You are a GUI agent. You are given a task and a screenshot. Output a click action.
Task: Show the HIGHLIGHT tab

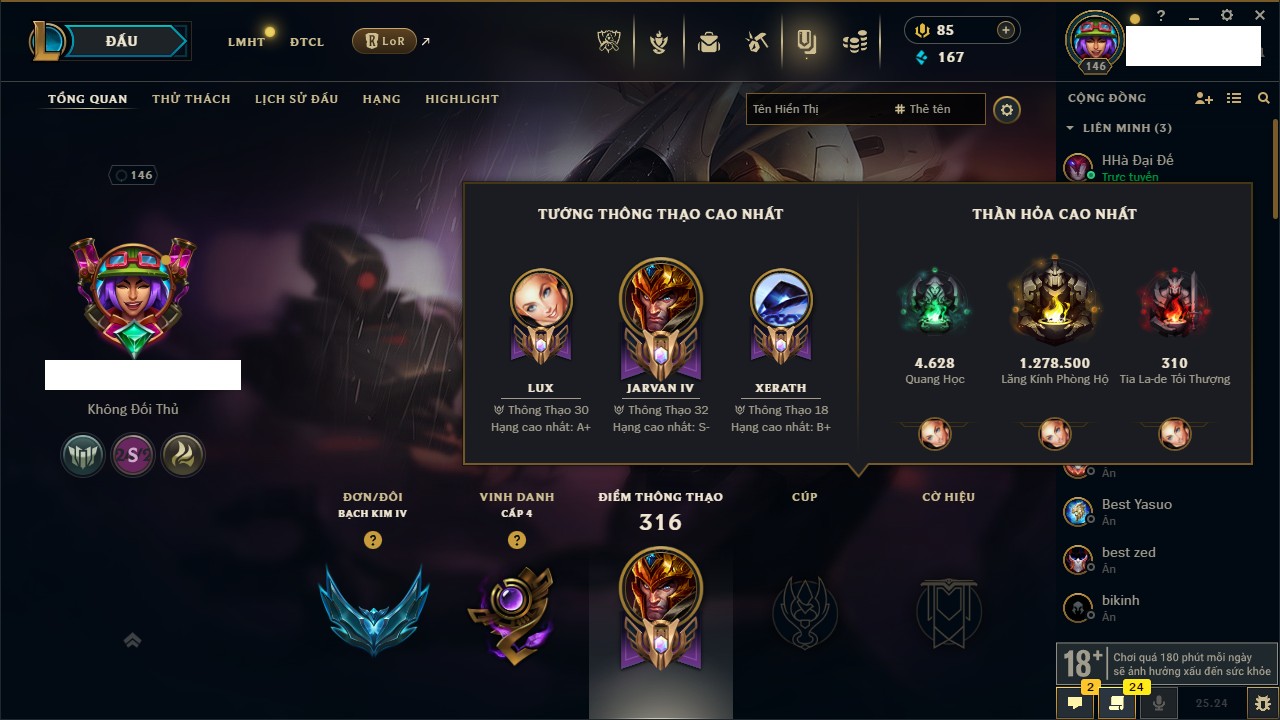(x=461, y=99)
